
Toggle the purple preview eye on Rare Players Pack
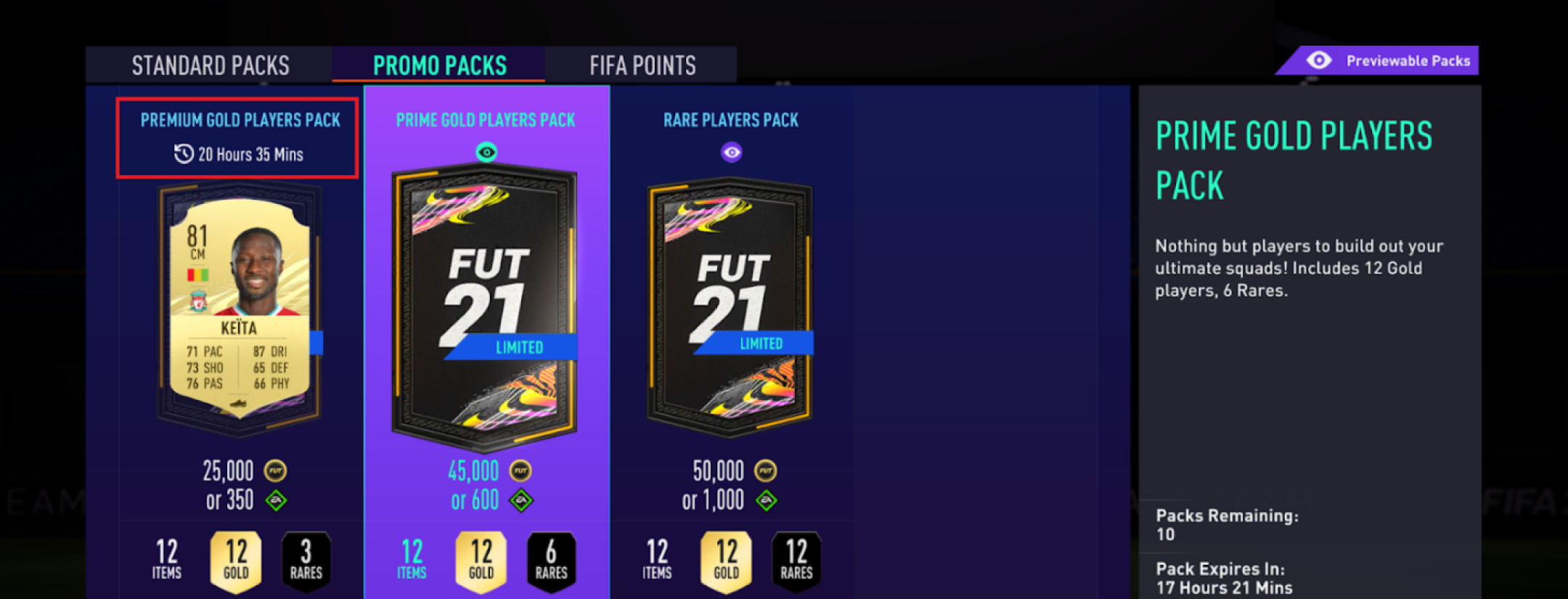pos(731,152)
